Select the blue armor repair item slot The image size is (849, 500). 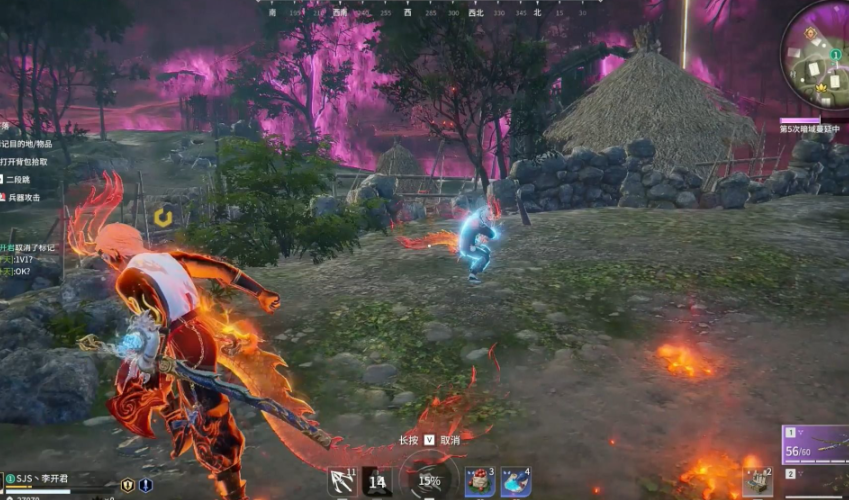click(x=514, y=483)
